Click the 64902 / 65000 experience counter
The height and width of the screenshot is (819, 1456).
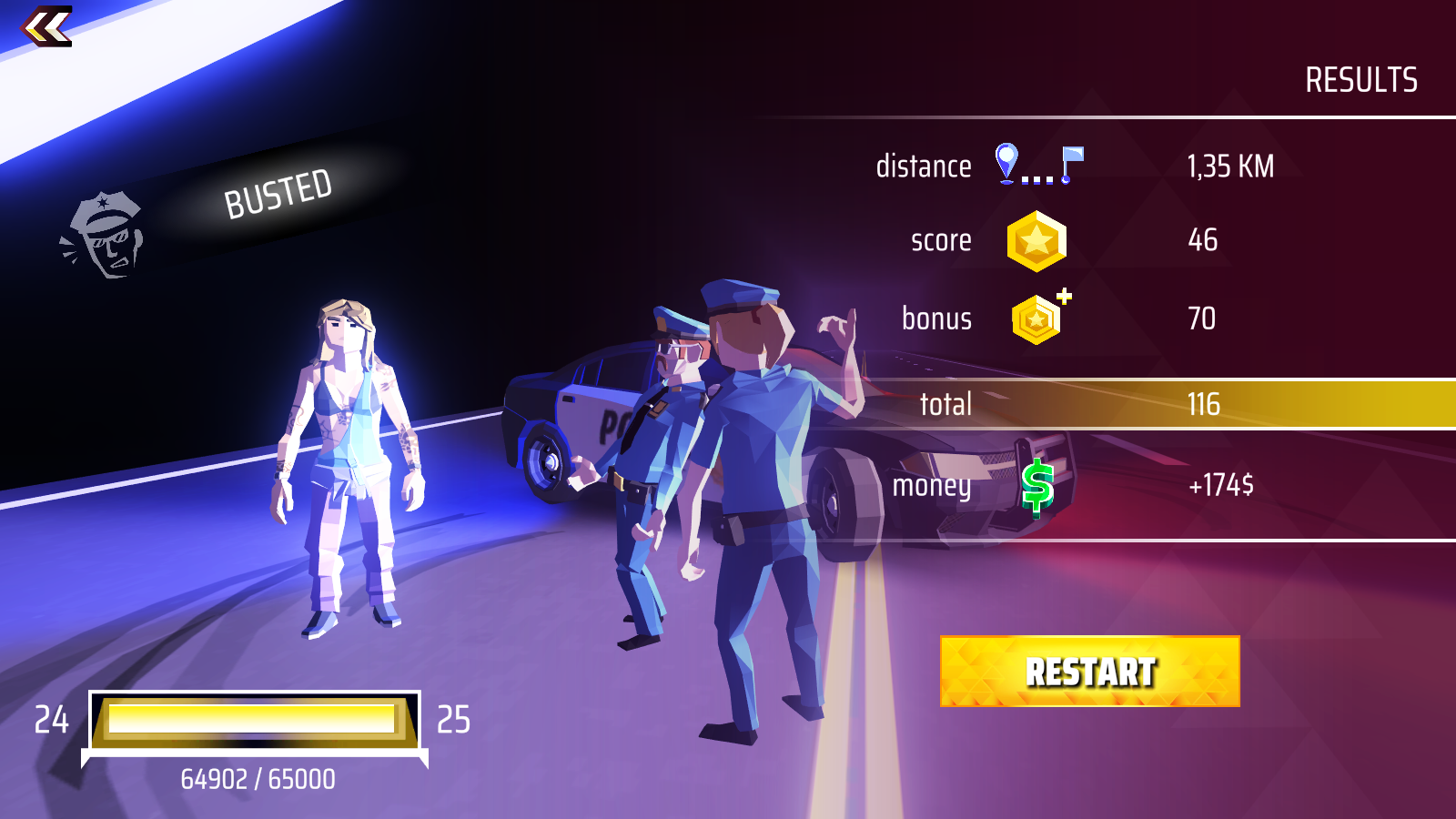(258, 777)
